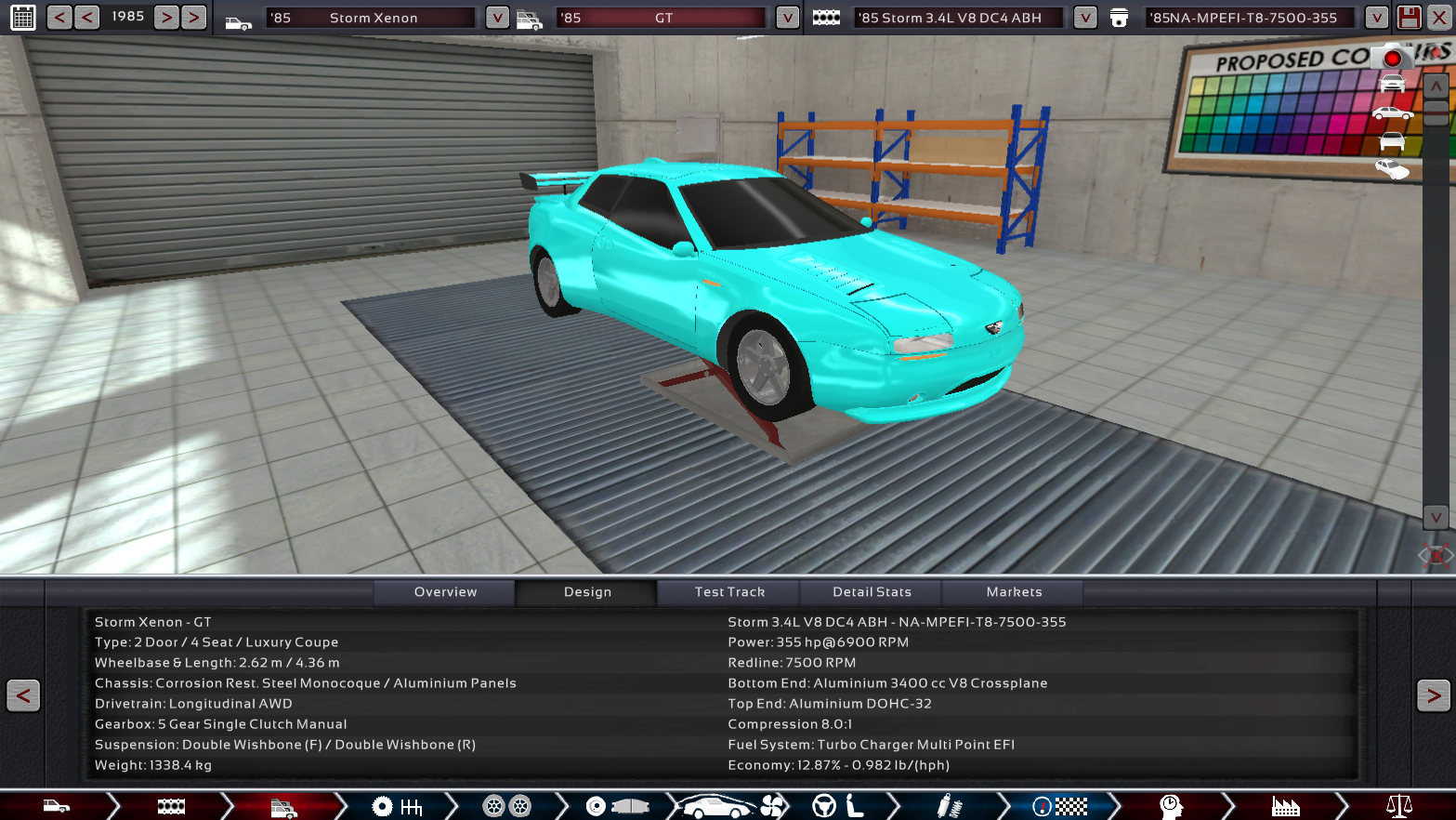Open the Markets tab
The image size is (1456, 820).
pos(1014,592)
